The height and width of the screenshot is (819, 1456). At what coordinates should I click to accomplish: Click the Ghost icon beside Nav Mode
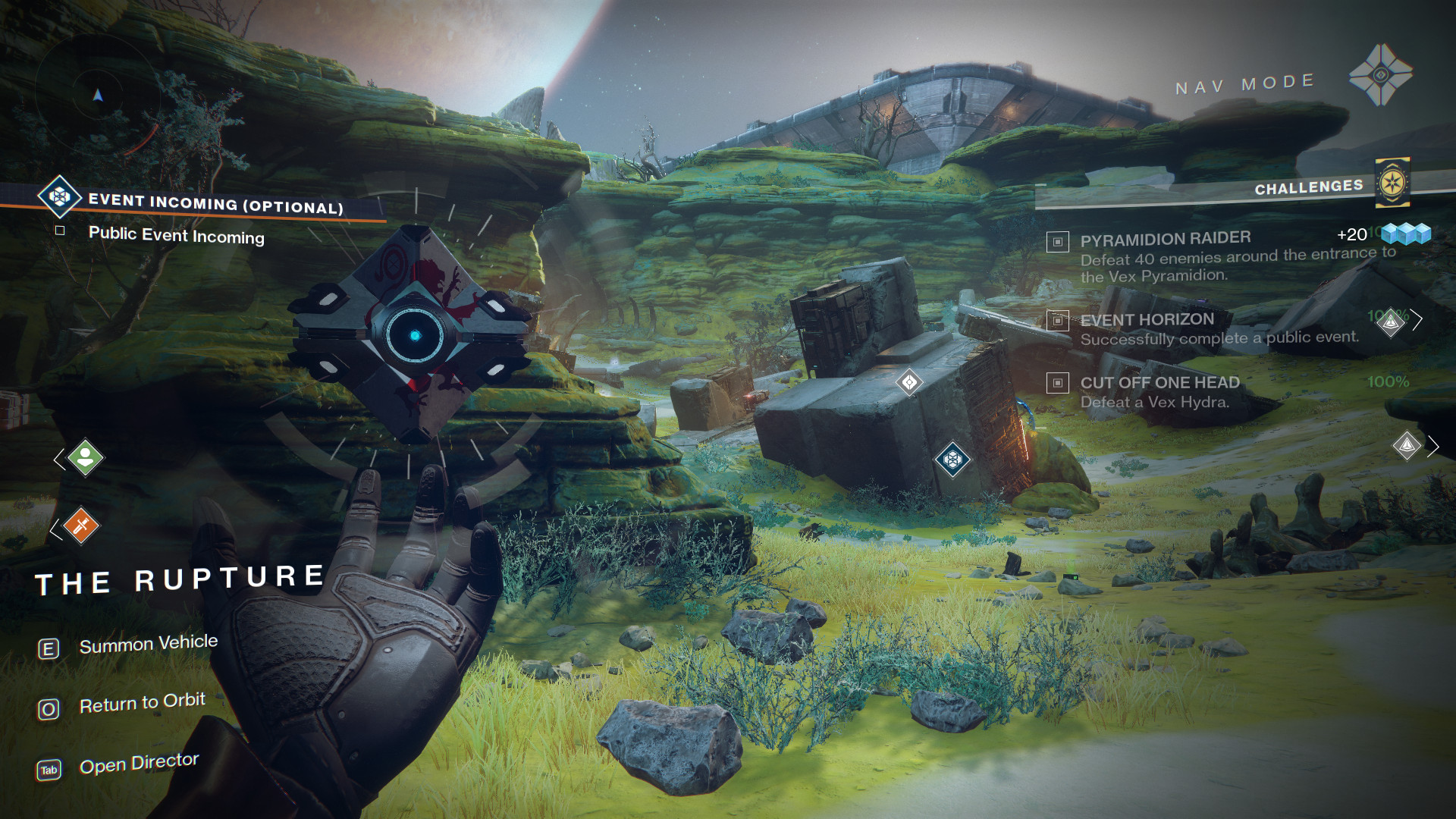[1380, 75]
